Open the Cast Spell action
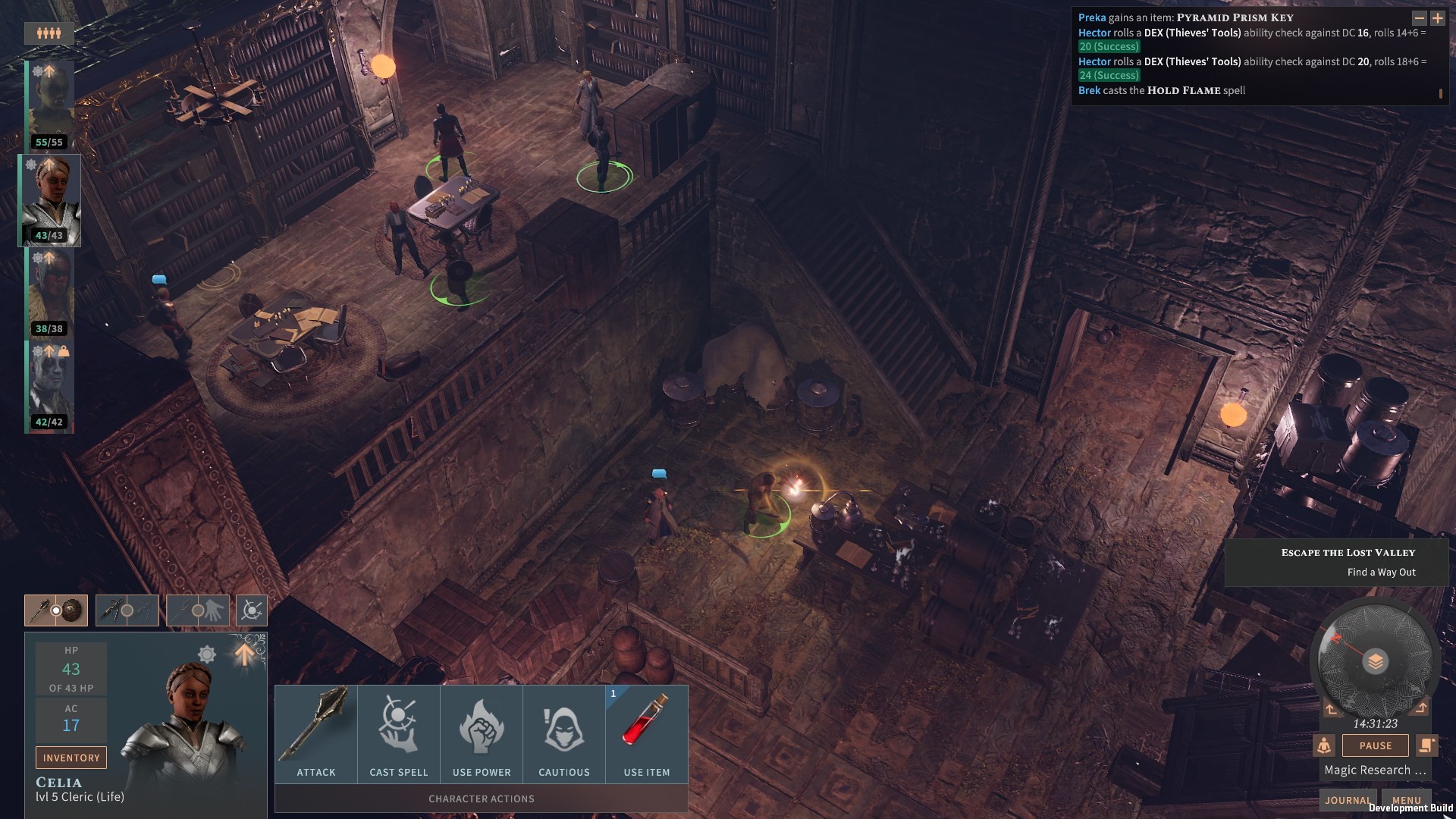 pyautogui.click(x=398, y=732)
